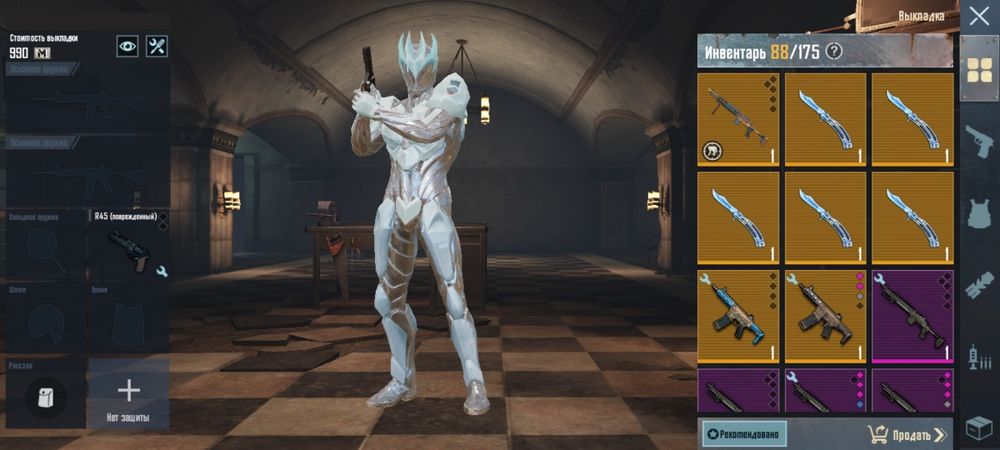Choose the blue-magazine rifle in inventory
Image resolution: width=1000 pixels, height=450 pixels.
click(739, 316)
